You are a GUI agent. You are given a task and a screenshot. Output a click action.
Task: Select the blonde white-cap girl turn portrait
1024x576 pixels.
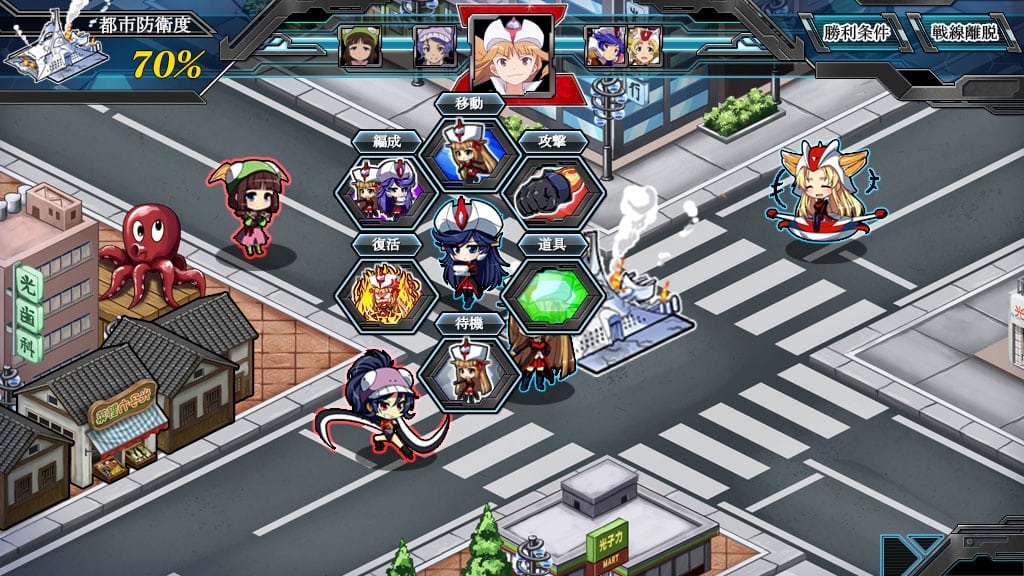(x=644, y=46)
